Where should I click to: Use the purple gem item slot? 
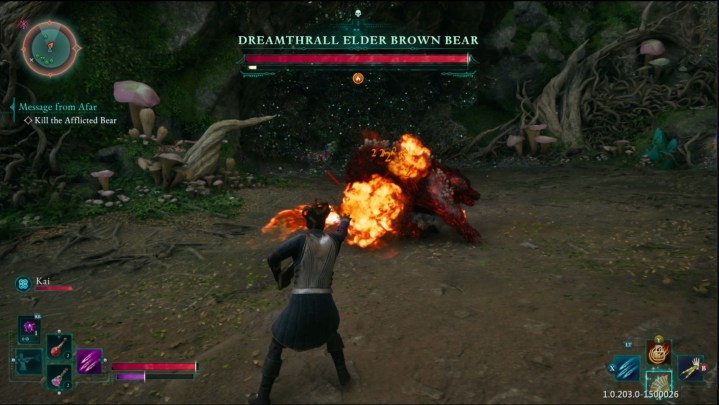[x=29, y=327]
